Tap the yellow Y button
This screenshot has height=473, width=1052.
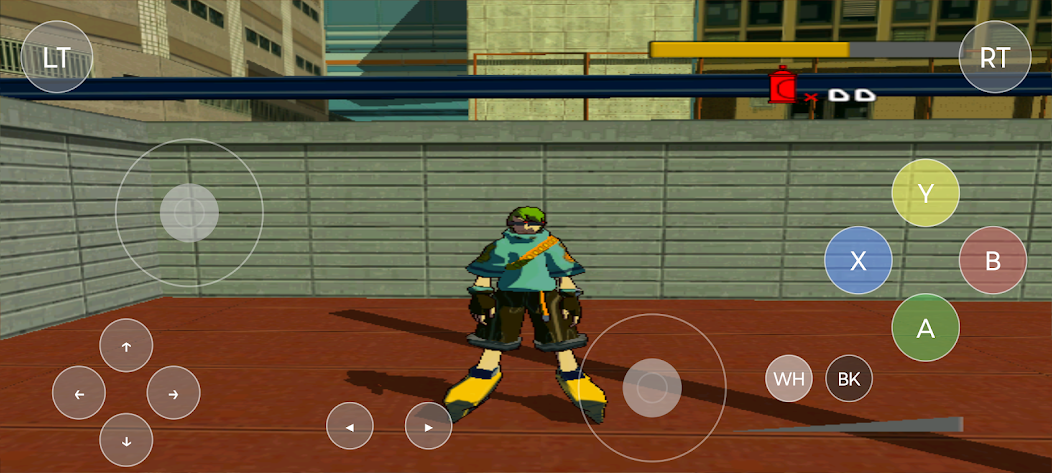pyautogui.click(x=926, y=193)
